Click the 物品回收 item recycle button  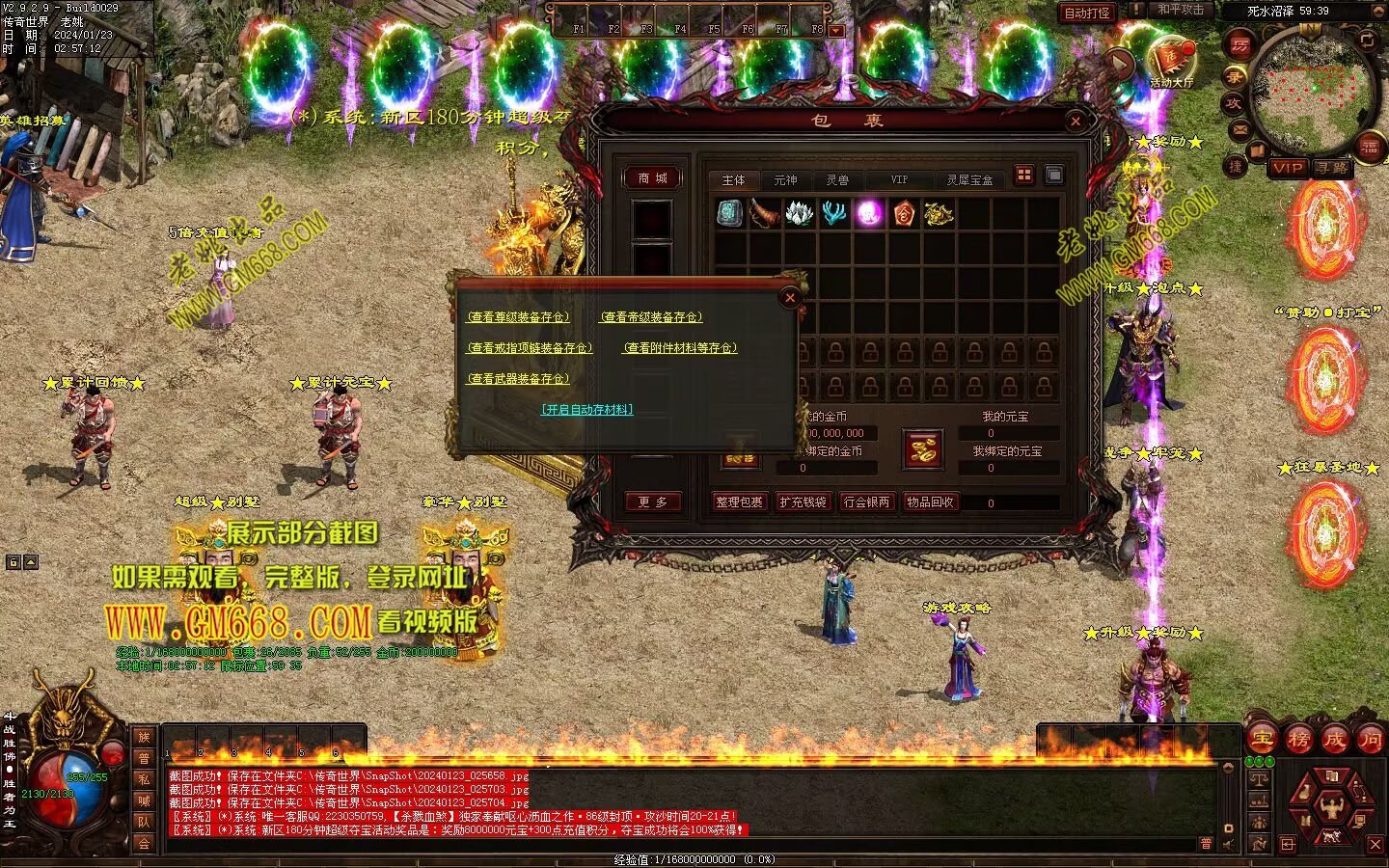tap(930, 502)
